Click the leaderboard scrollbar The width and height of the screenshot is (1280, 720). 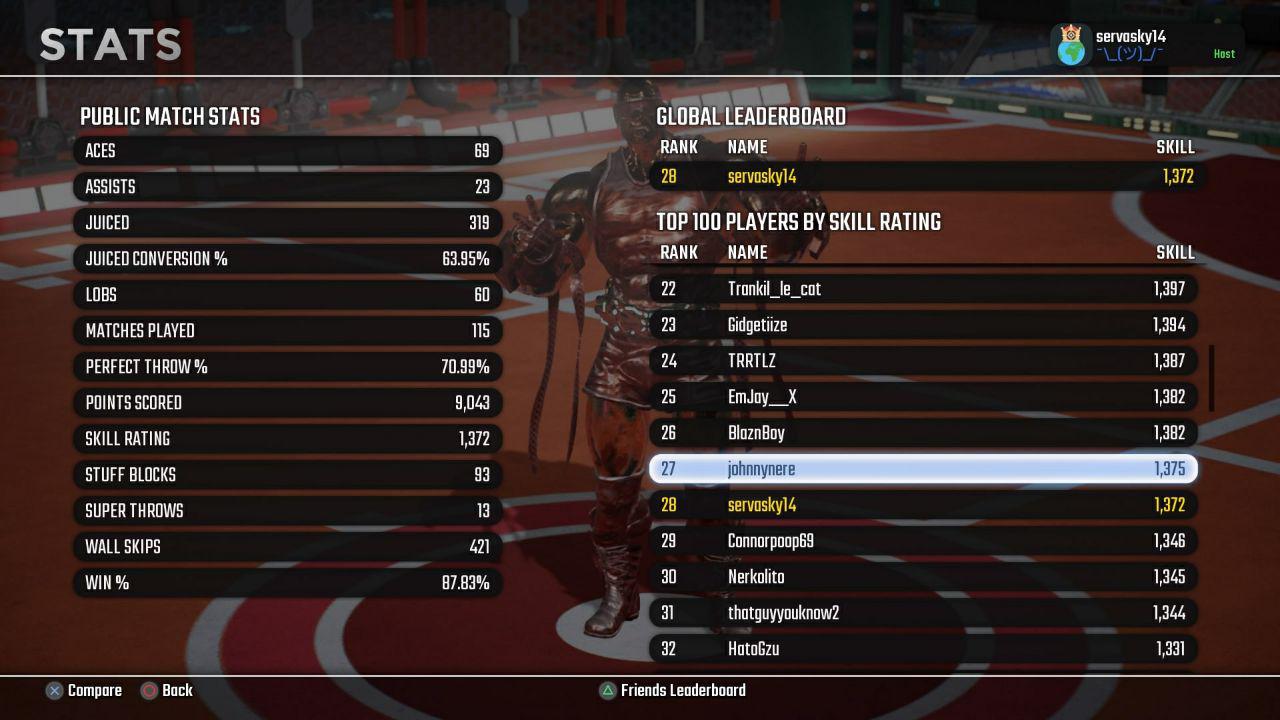(1212, 378)
